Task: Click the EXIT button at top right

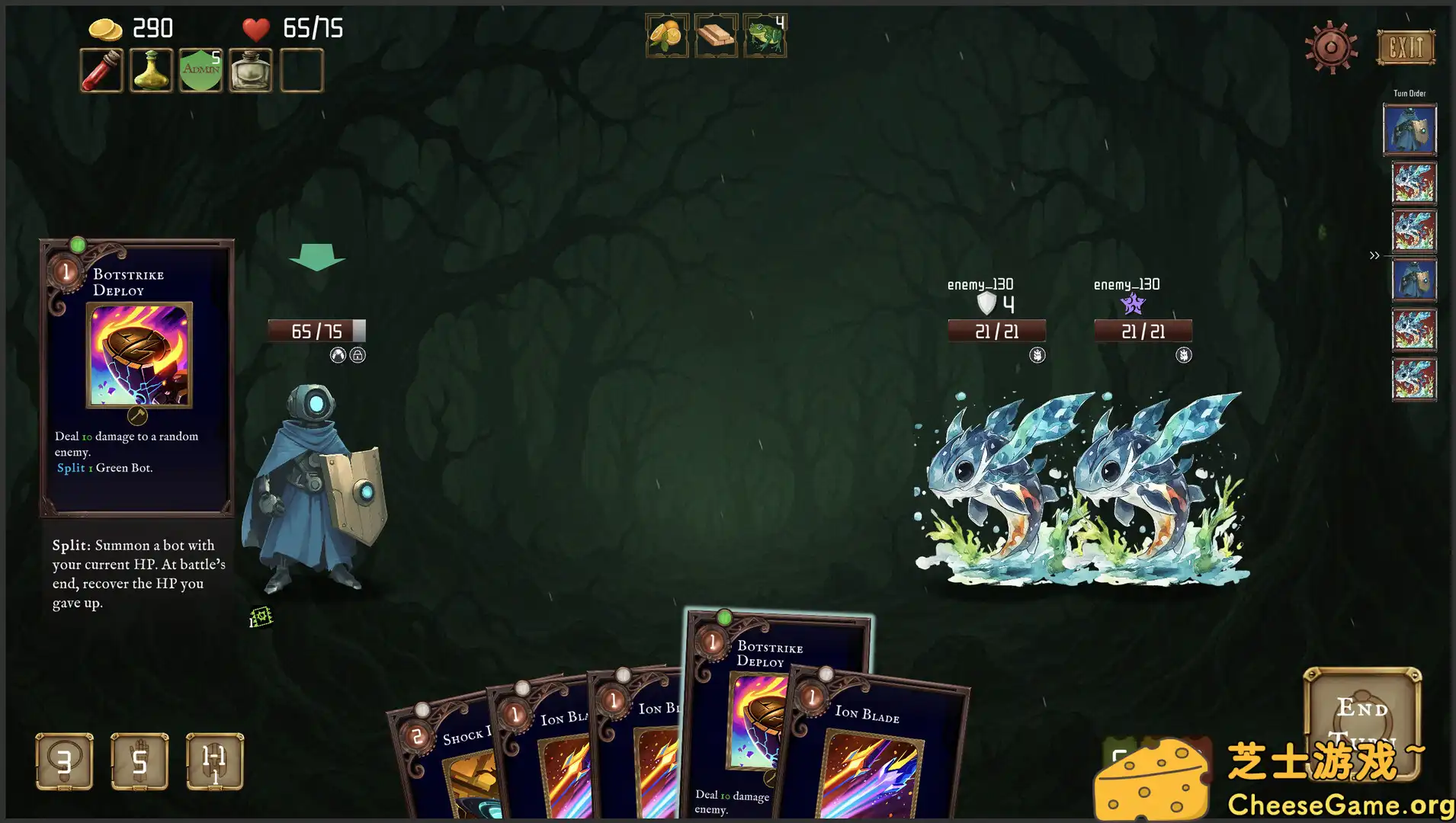Action: coord(1405,47)
